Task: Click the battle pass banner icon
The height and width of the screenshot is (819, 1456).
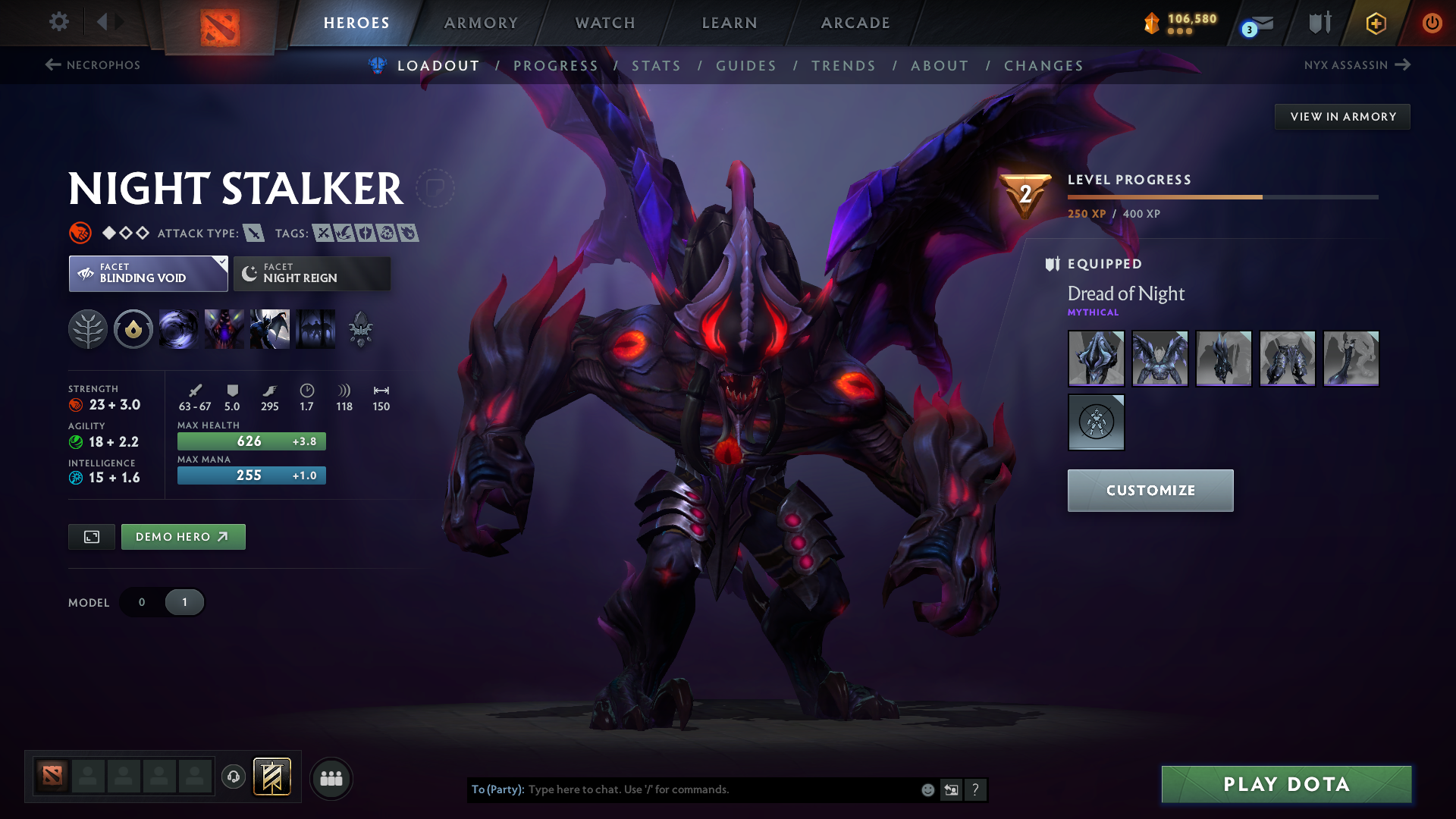Action: pos(271,777)
